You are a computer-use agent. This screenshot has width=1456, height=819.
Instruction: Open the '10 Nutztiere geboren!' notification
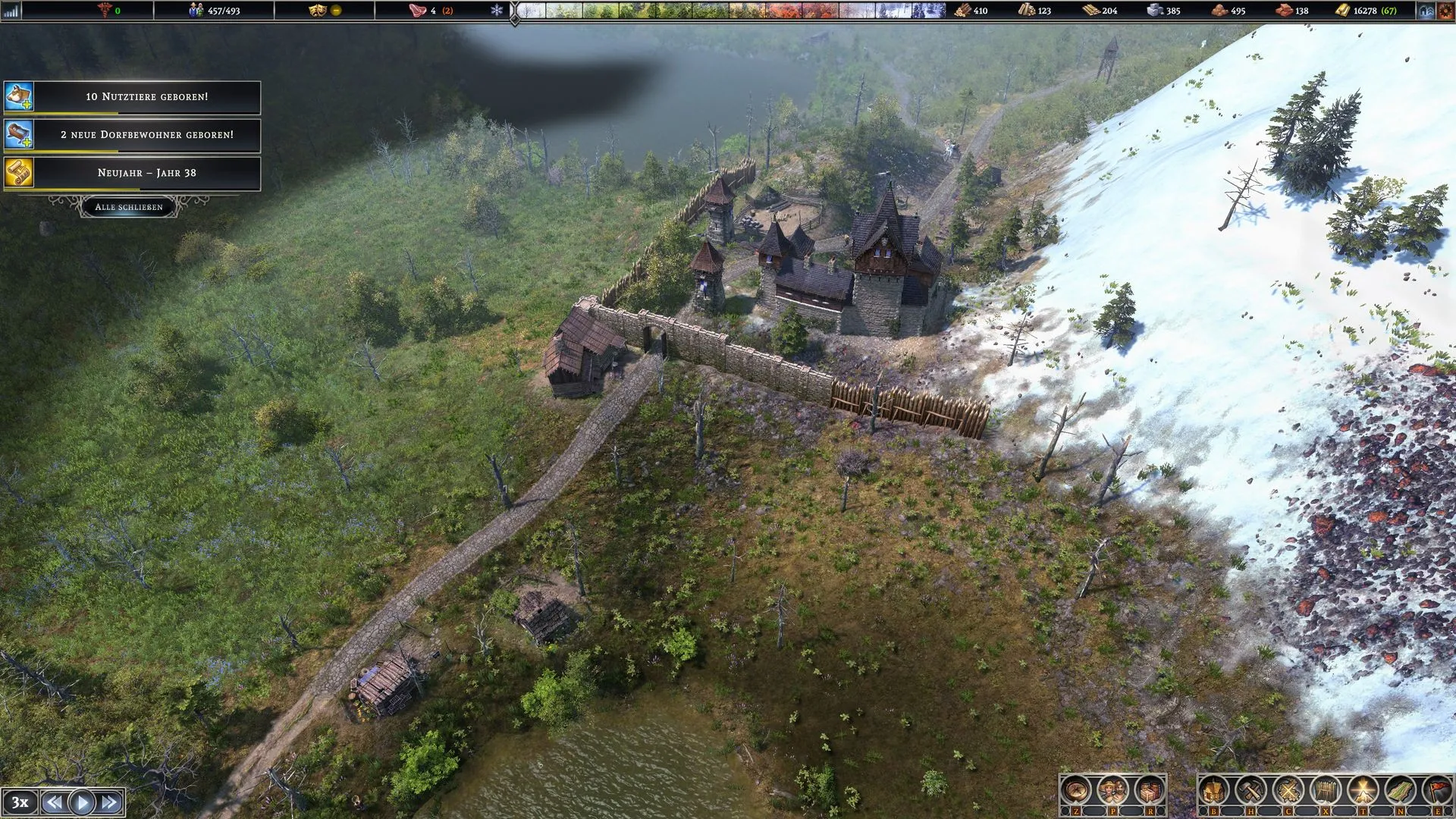click(x=146, y=97)
